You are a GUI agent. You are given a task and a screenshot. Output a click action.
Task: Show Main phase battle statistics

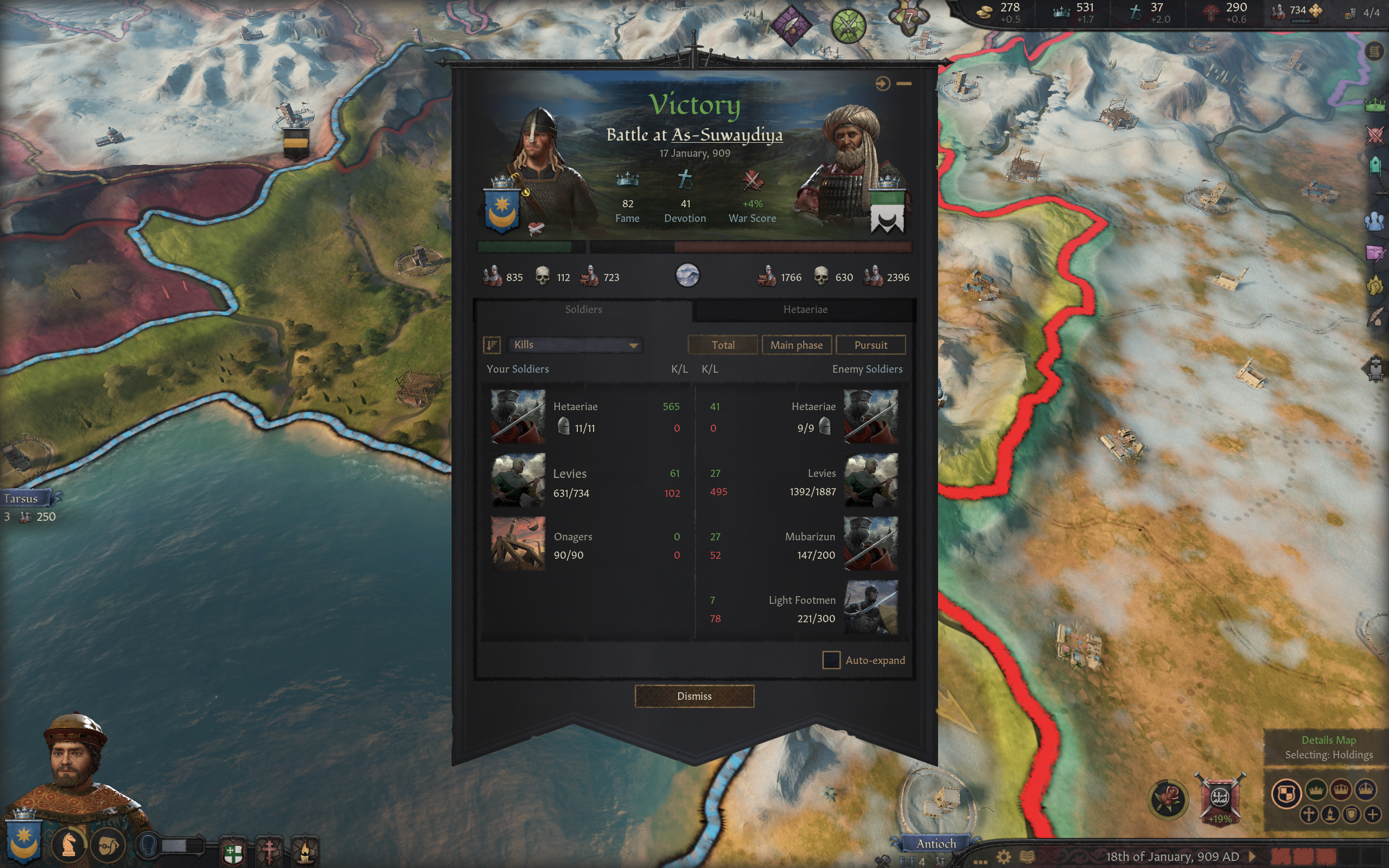(796, 345)
